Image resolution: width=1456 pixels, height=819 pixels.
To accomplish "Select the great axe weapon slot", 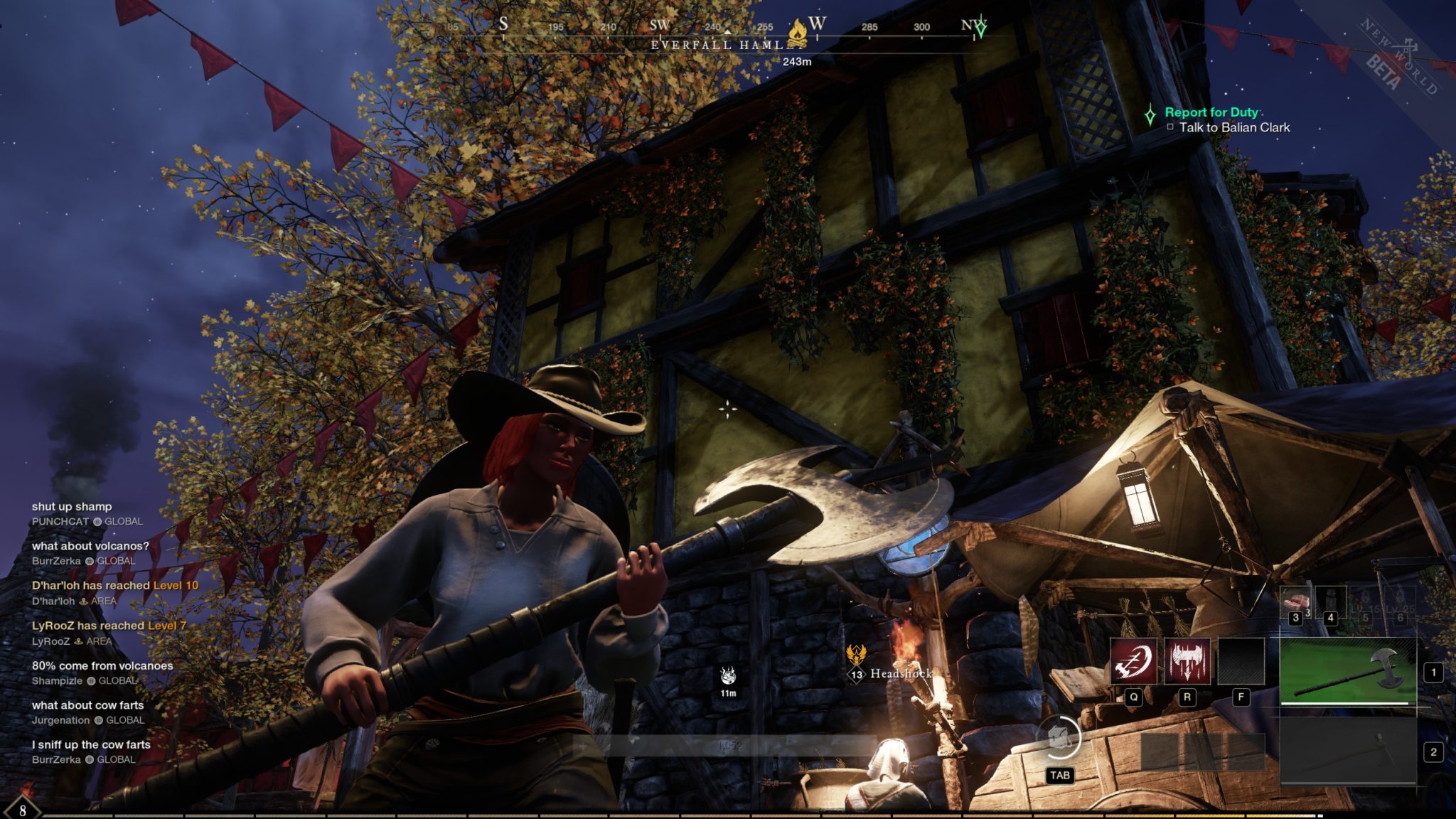I will [1348, 672].
